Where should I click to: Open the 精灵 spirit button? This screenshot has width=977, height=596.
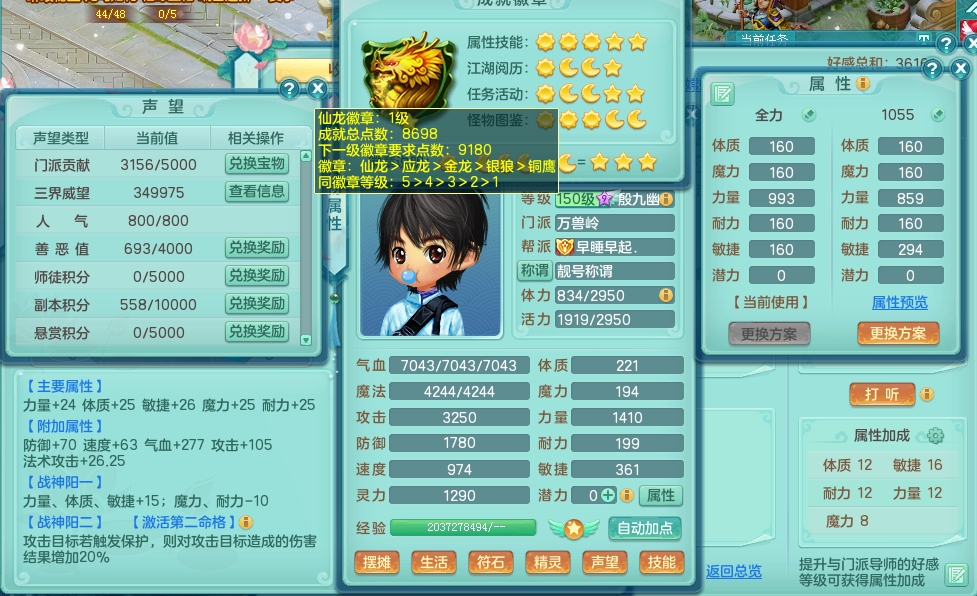[x=547, y=562]
